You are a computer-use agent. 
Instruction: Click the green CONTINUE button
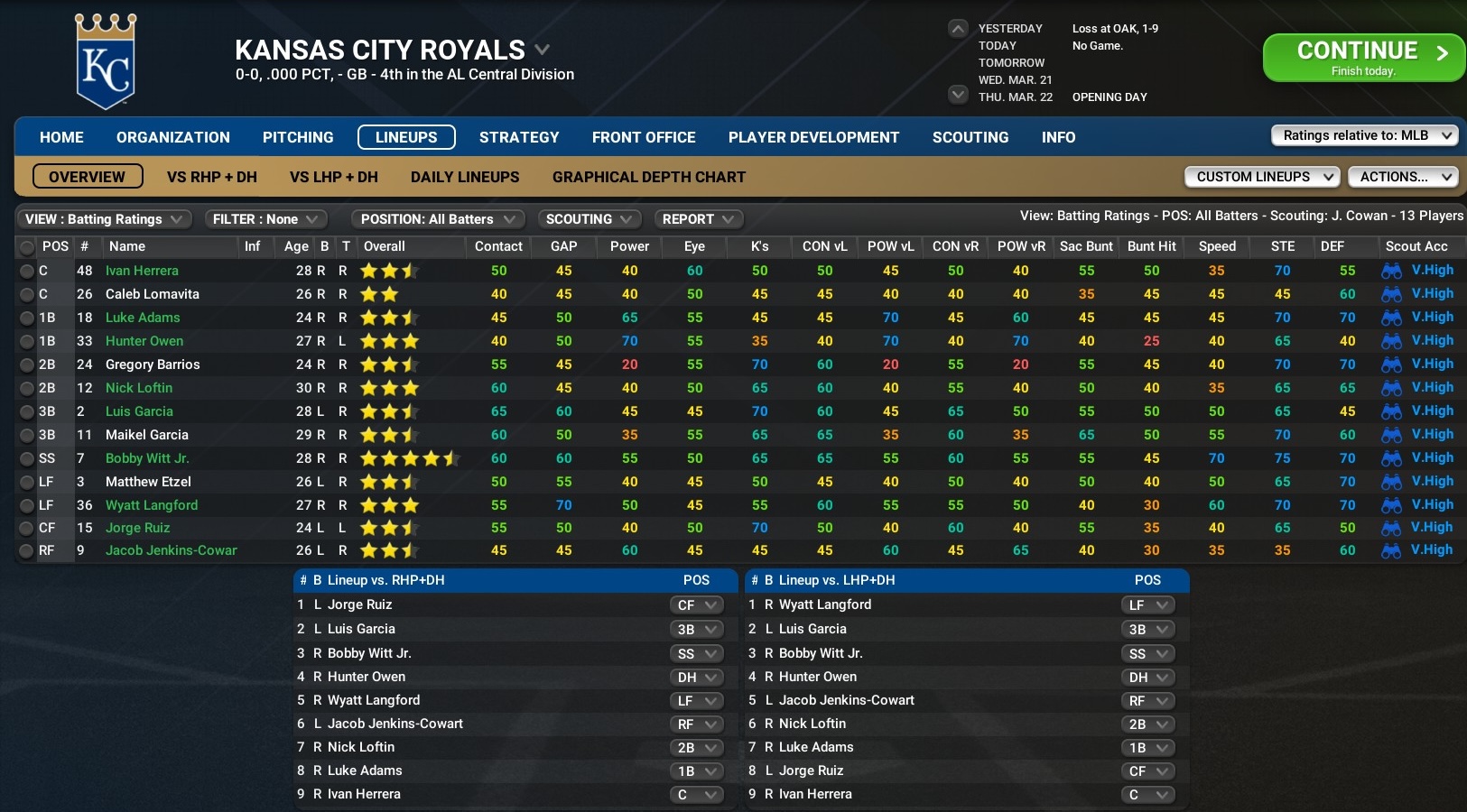(1364, 56)
